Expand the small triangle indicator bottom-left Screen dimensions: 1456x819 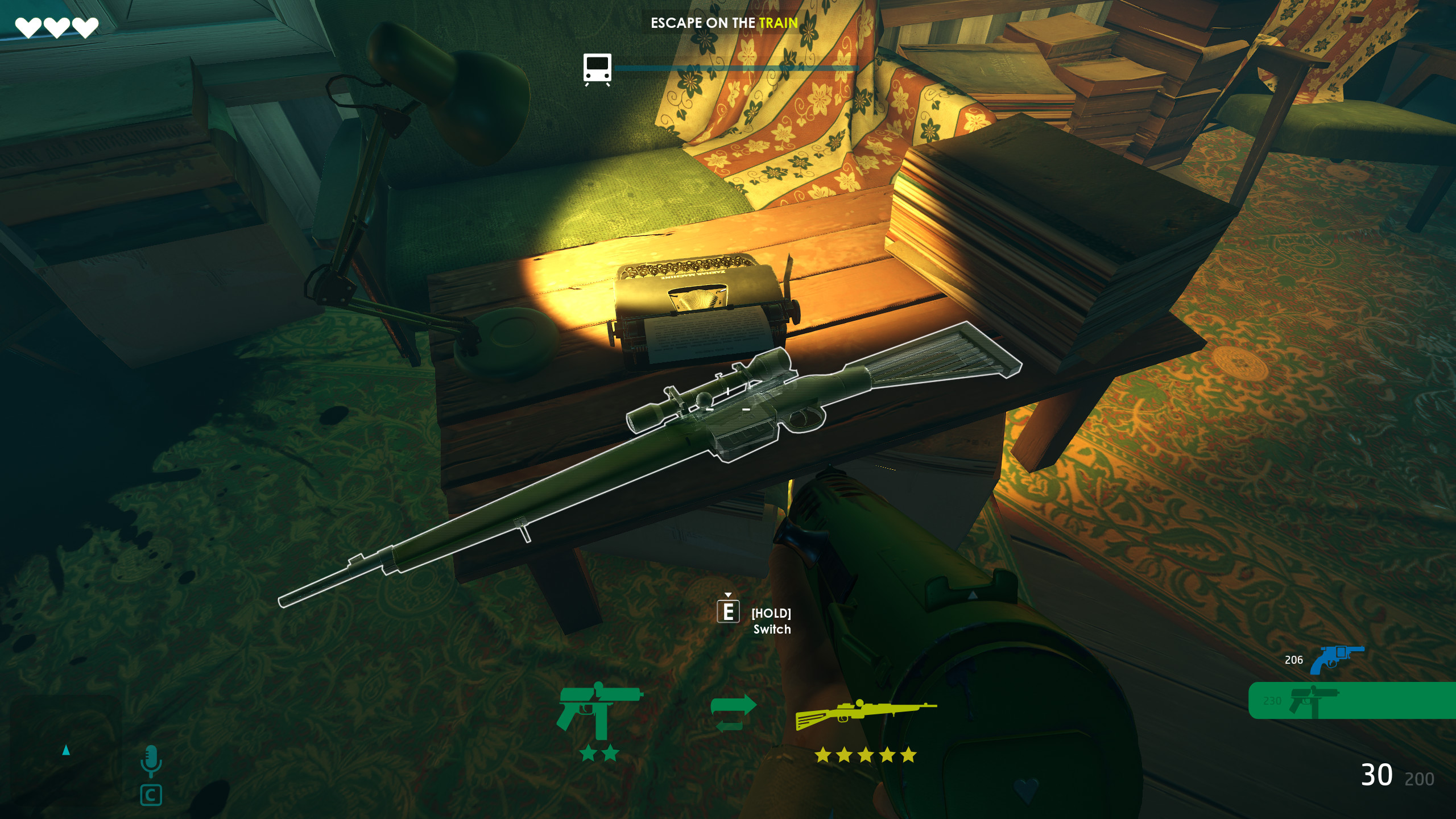tap(67, 750)
